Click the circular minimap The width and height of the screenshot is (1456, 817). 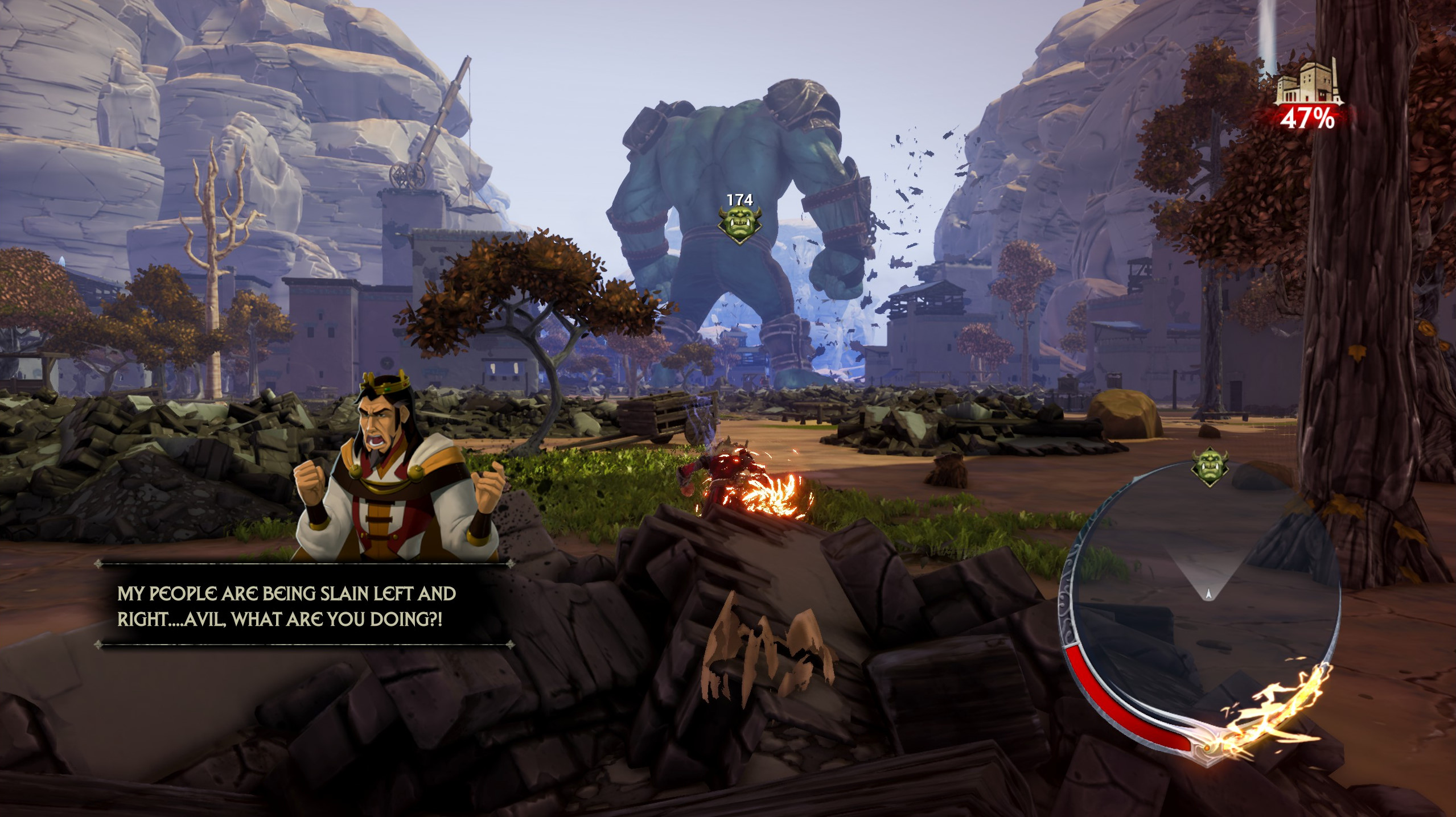tap(1201, 603)
